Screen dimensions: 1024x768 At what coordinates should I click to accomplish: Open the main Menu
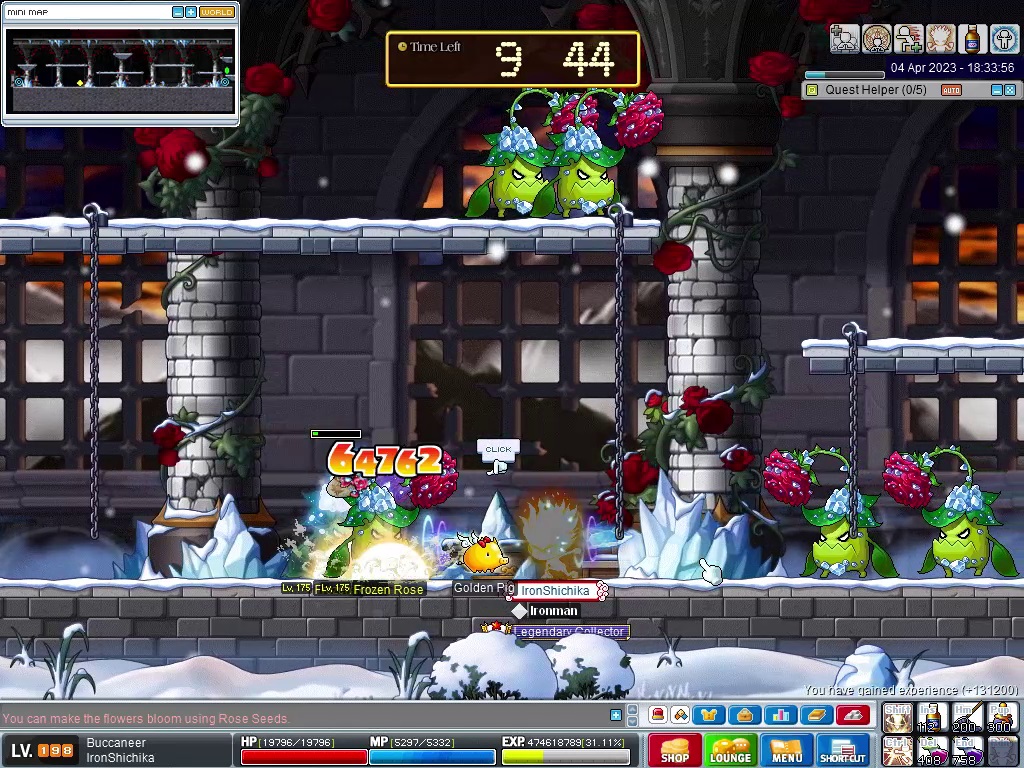click(x=786, y=750)
